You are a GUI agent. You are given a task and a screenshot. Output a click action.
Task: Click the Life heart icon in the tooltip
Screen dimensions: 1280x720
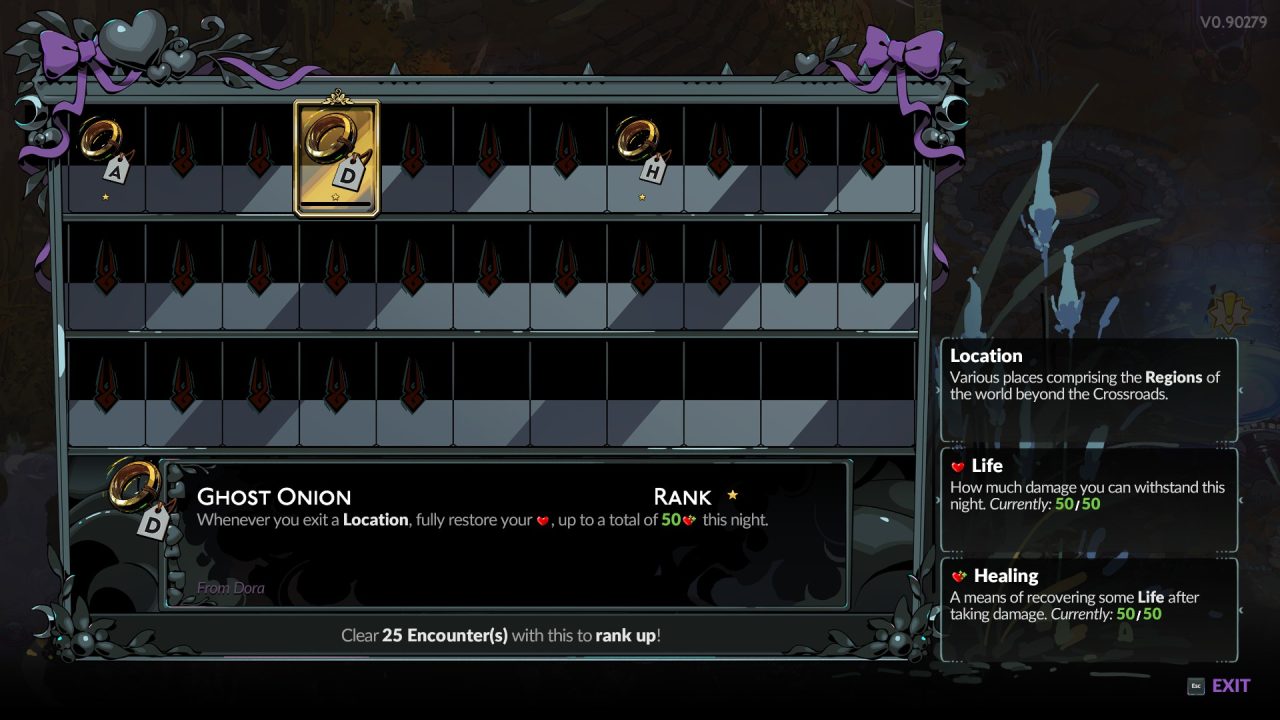956,466
